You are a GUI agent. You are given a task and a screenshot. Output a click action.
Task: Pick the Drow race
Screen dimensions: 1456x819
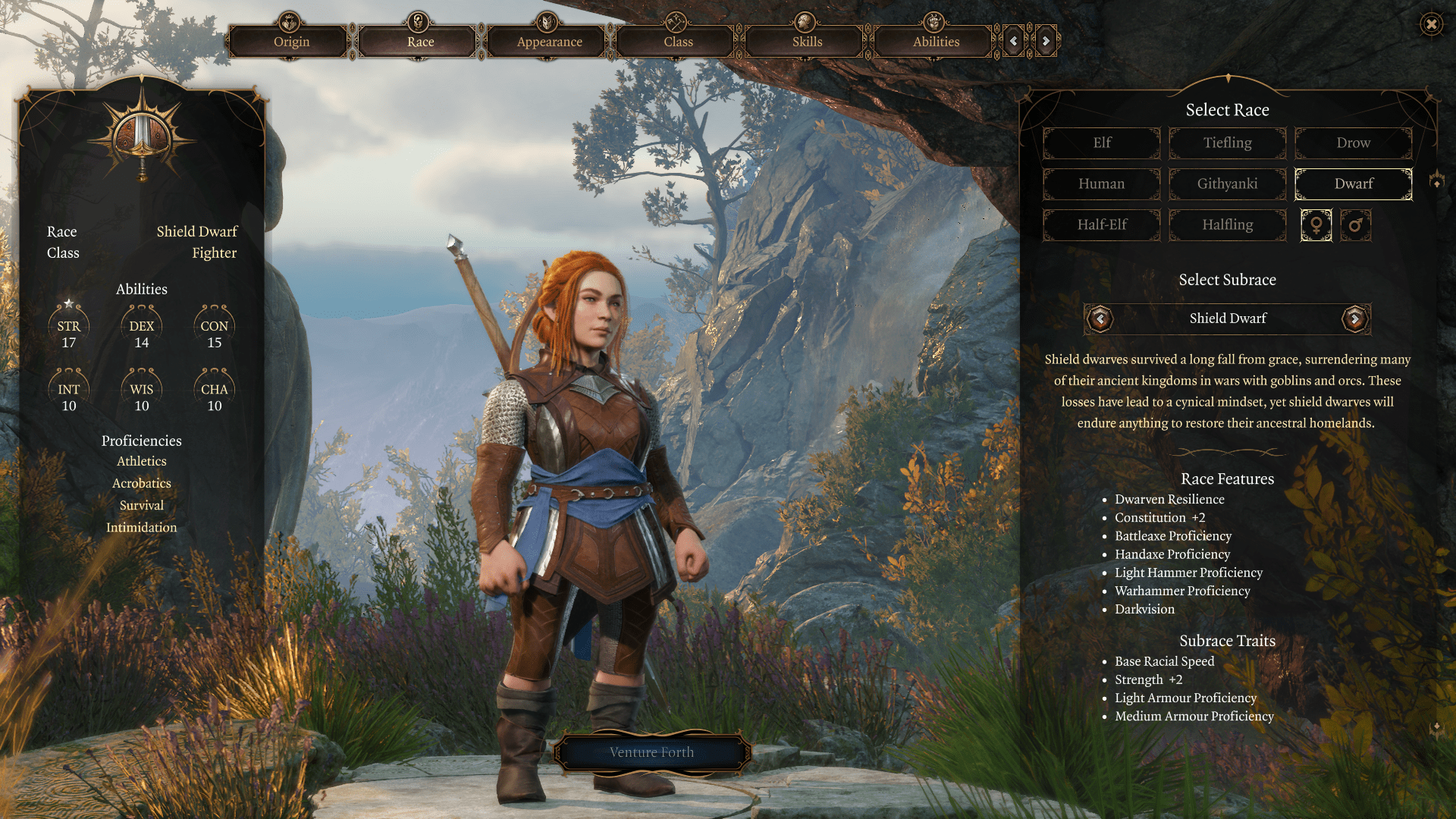[x=1353, y=143]
